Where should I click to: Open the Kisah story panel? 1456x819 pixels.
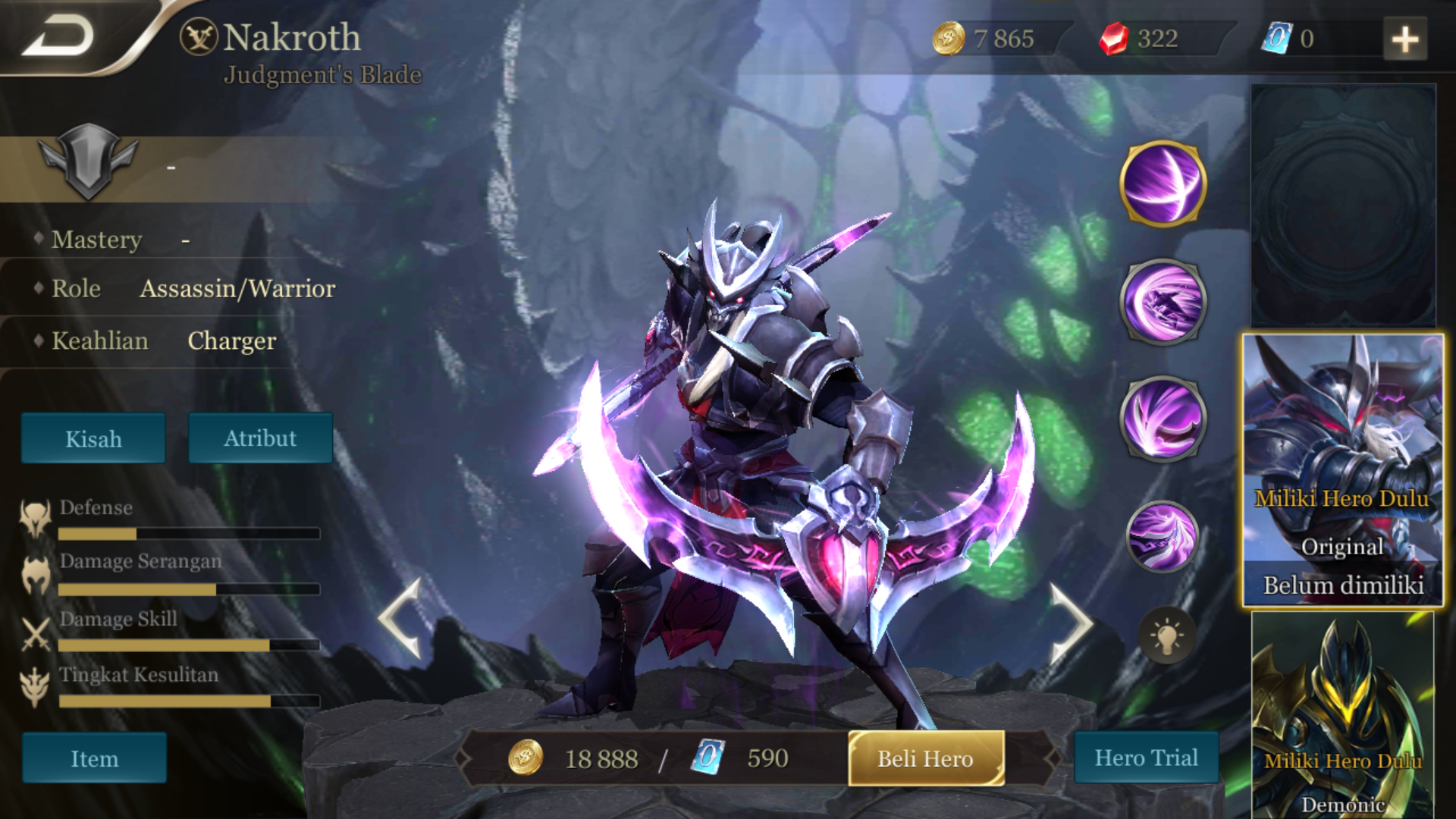[x=93, y=438]
